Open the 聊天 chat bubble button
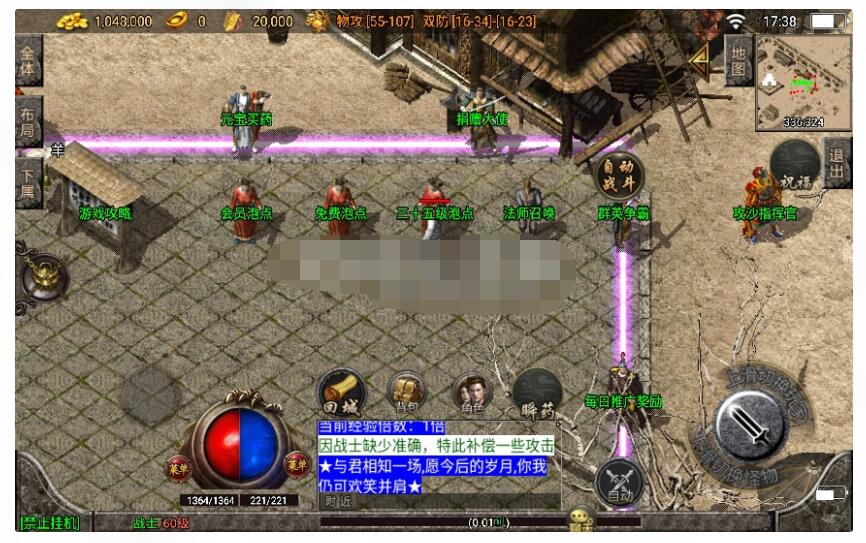The height and width of the screenshot is (543, 866). pyautogui.click(x=581, y=521)
